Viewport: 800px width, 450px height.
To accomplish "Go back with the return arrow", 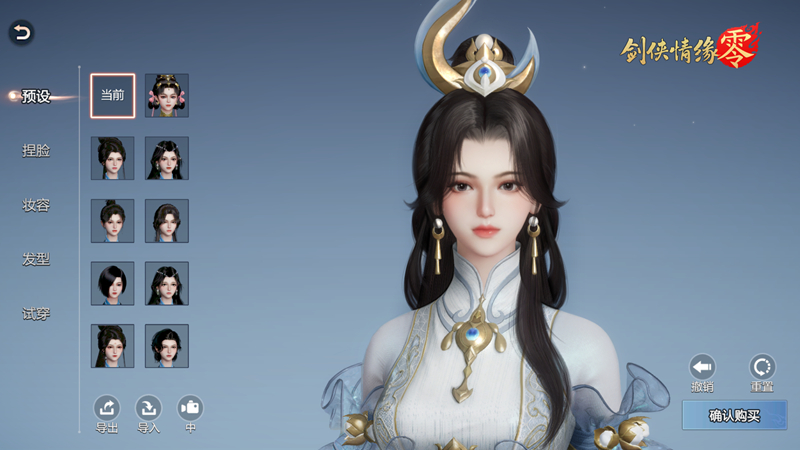I will coord(21,33).
